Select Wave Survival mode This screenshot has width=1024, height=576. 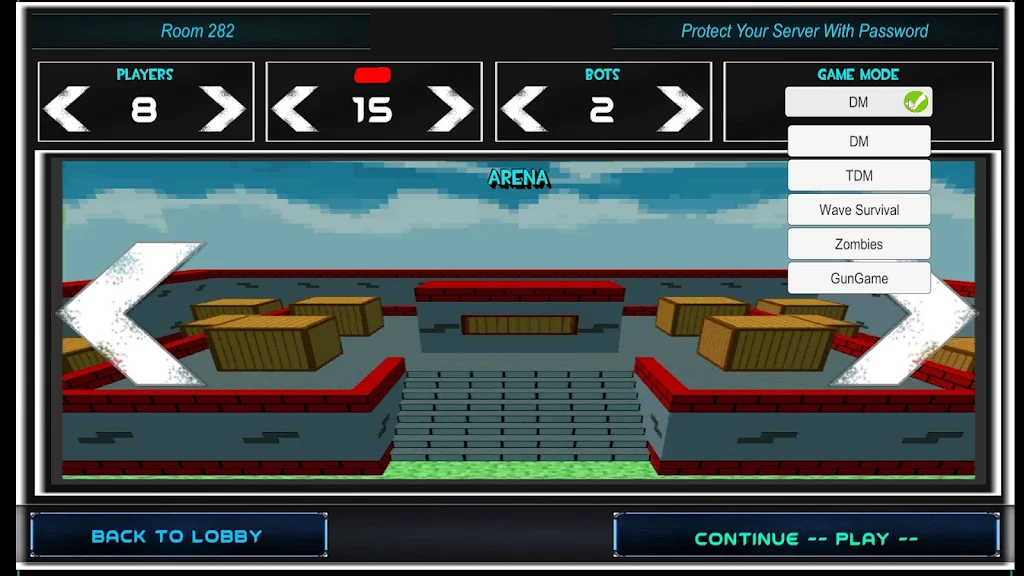coord(859,210)
